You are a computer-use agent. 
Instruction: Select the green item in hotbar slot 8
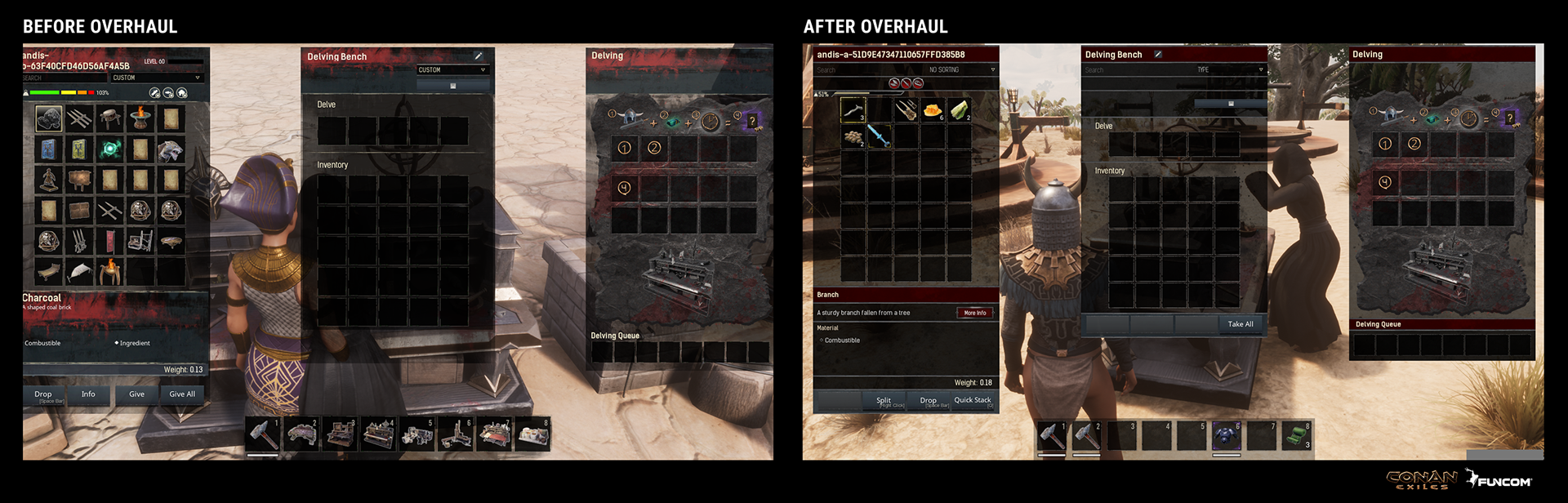point(1296,435)
